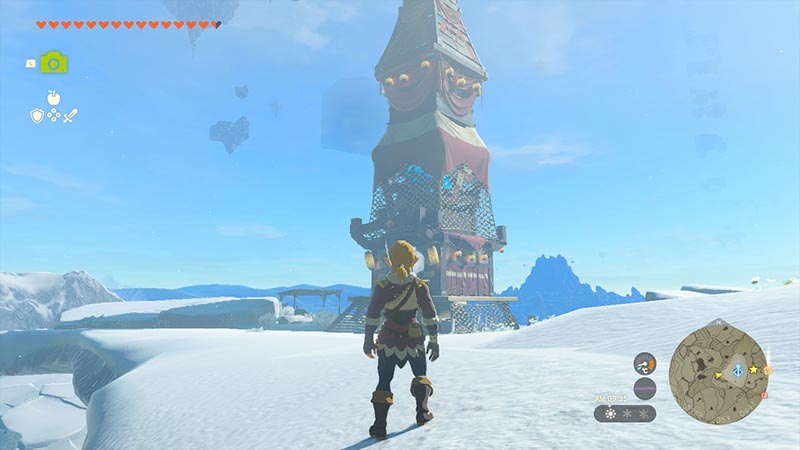This screenshot has width=800, height=450.
Task: Click the noise level indicator circle
Action: (645, 388)
